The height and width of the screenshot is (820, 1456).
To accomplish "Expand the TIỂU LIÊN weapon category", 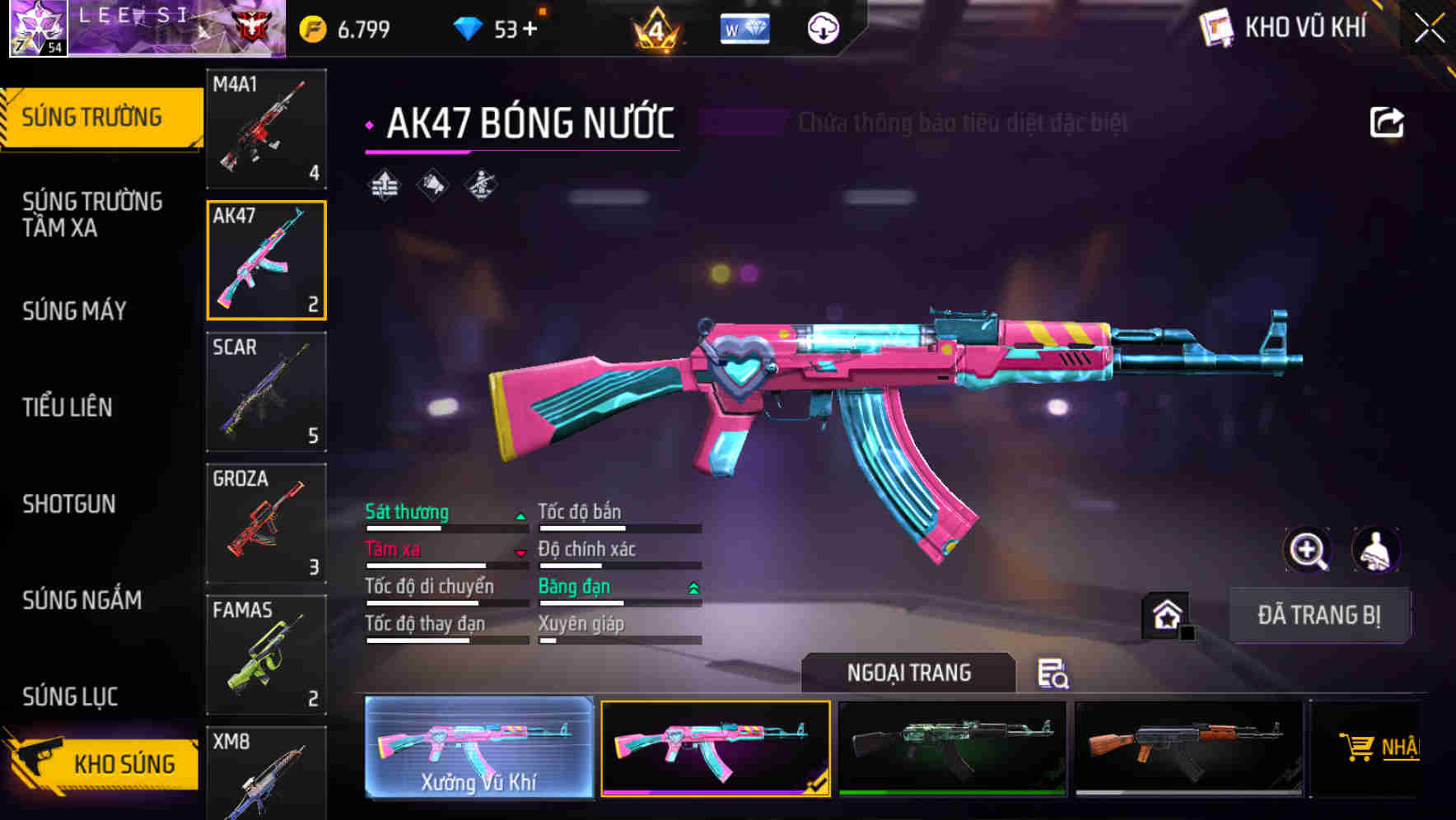I will coord(69,407).
